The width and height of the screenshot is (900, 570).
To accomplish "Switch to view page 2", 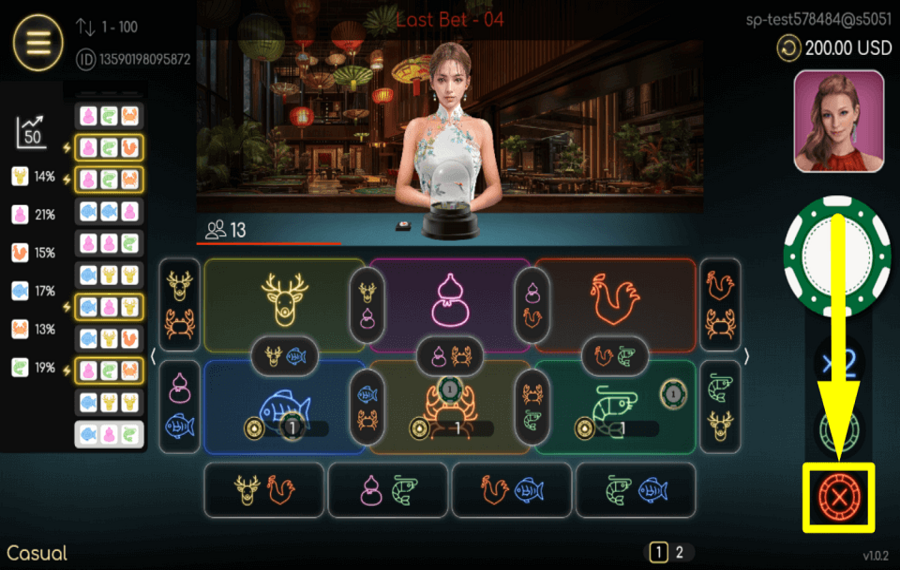I will (x=680, y=552).
